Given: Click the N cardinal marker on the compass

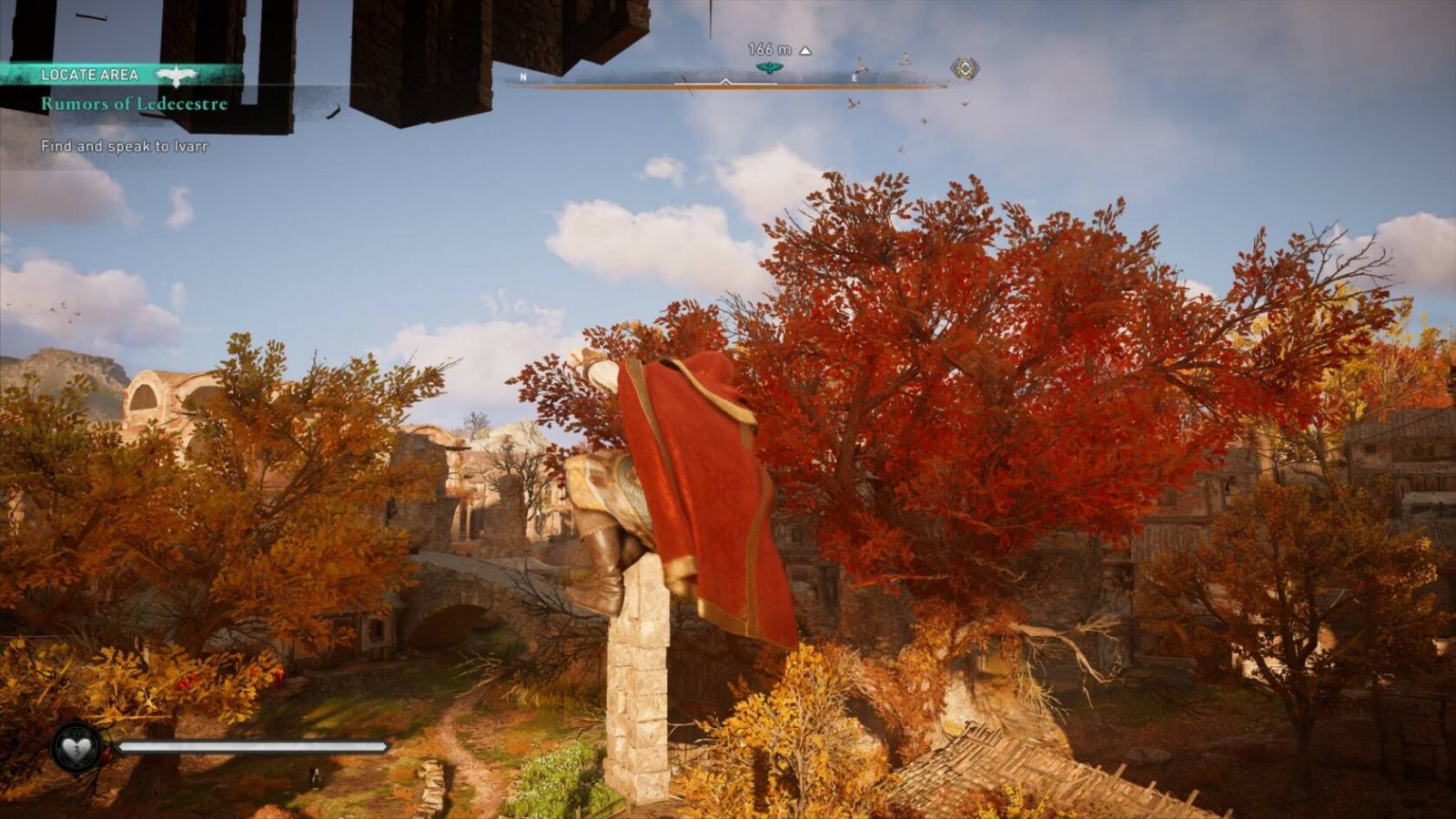Looking at the screenshot, I should (523, 78).
